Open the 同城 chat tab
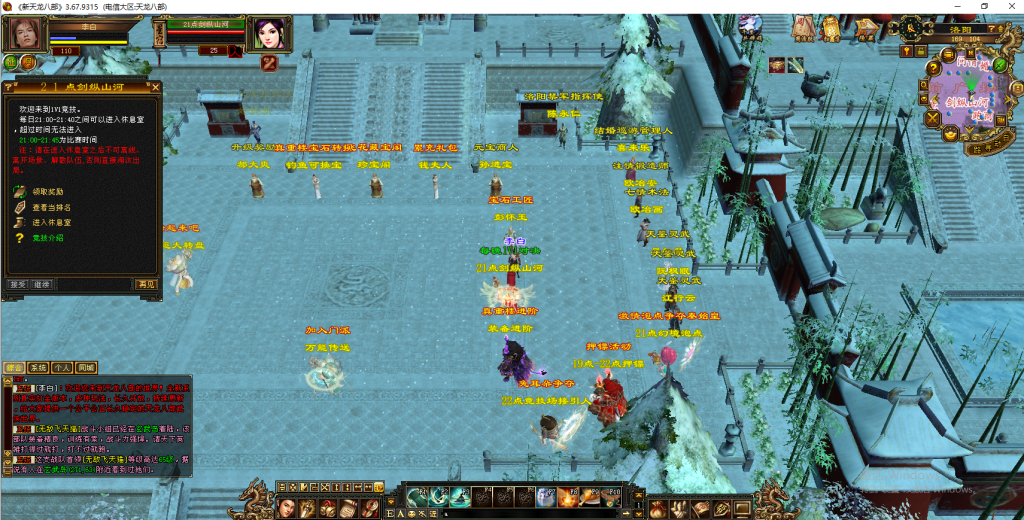Image resolution: width=1024 pixels, height=520 pixels. click(x=87, y=368)
